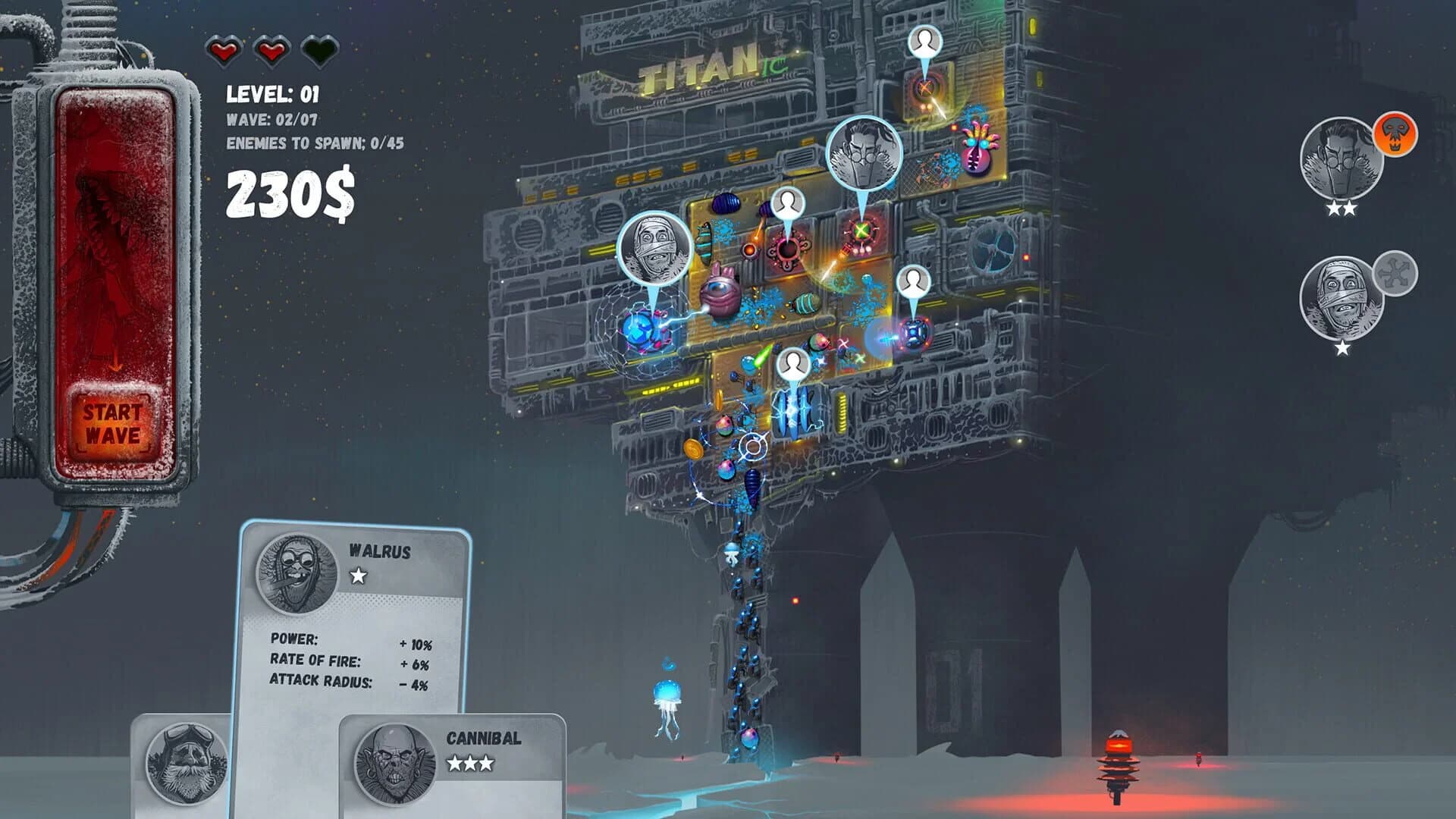Open the empty slot bubble beside the blue sphere turret

pyautogui.click(x=912, y=284)
